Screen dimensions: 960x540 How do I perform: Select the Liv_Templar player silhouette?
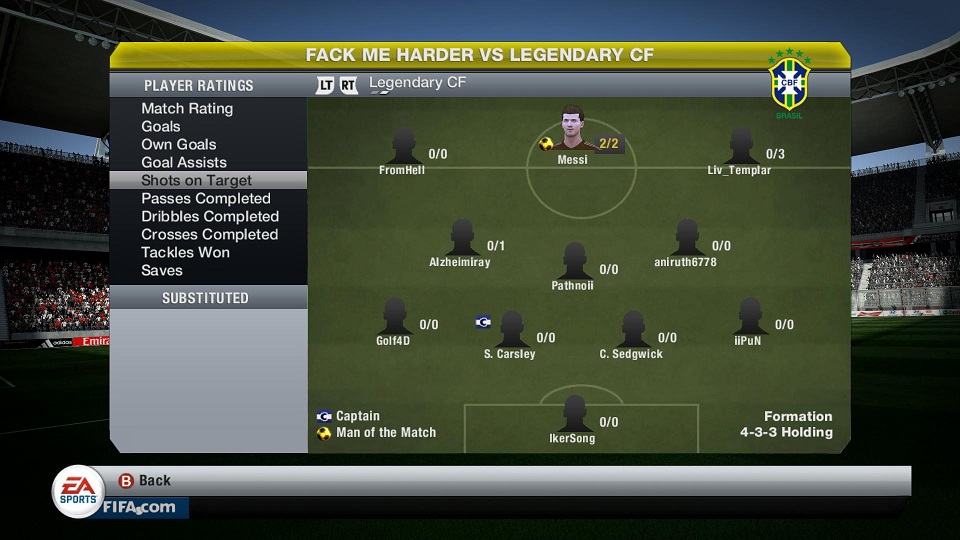pyautogui.click(x=740, y=146)
